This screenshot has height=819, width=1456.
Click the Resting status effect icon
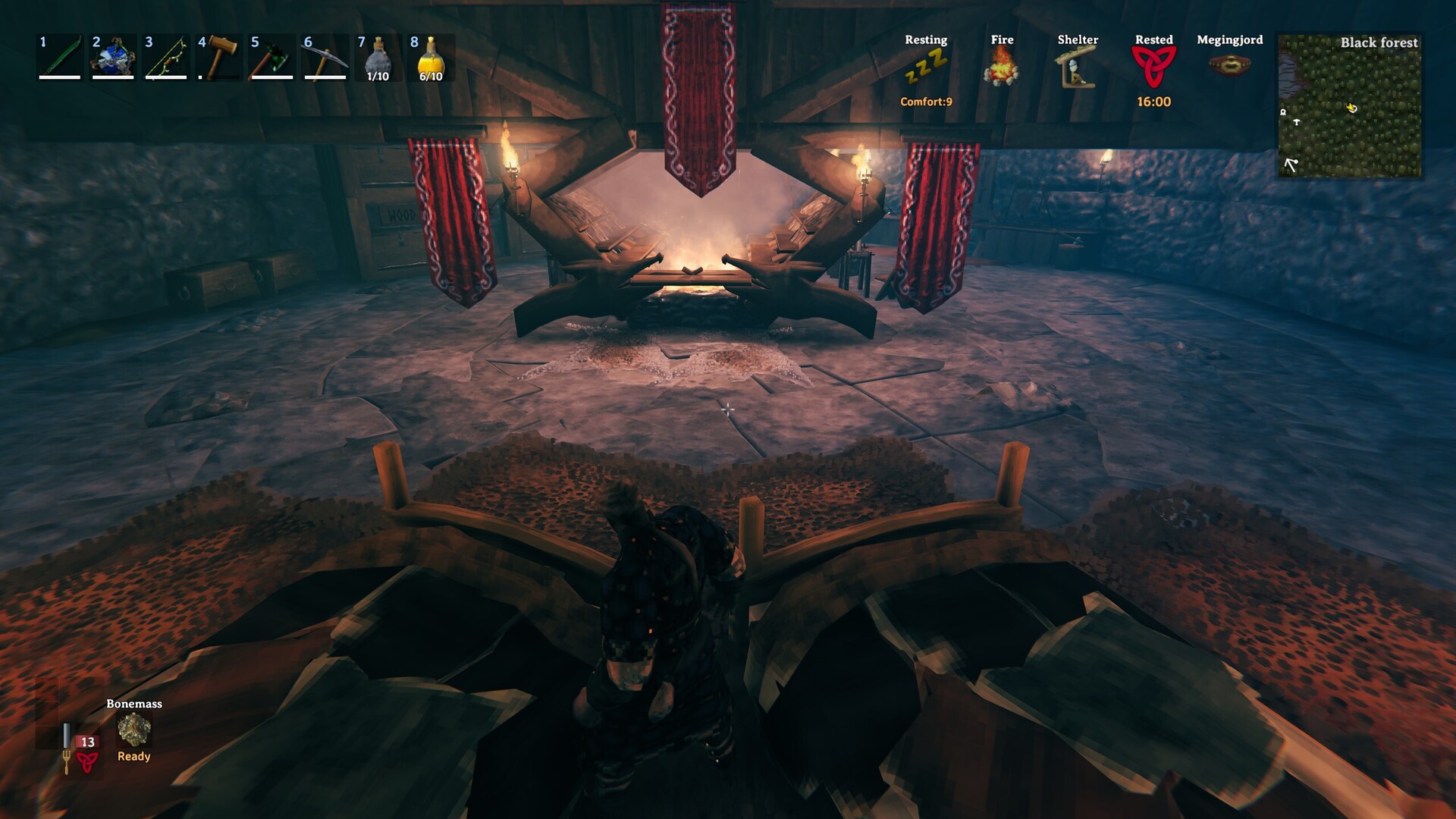(926, 68)
